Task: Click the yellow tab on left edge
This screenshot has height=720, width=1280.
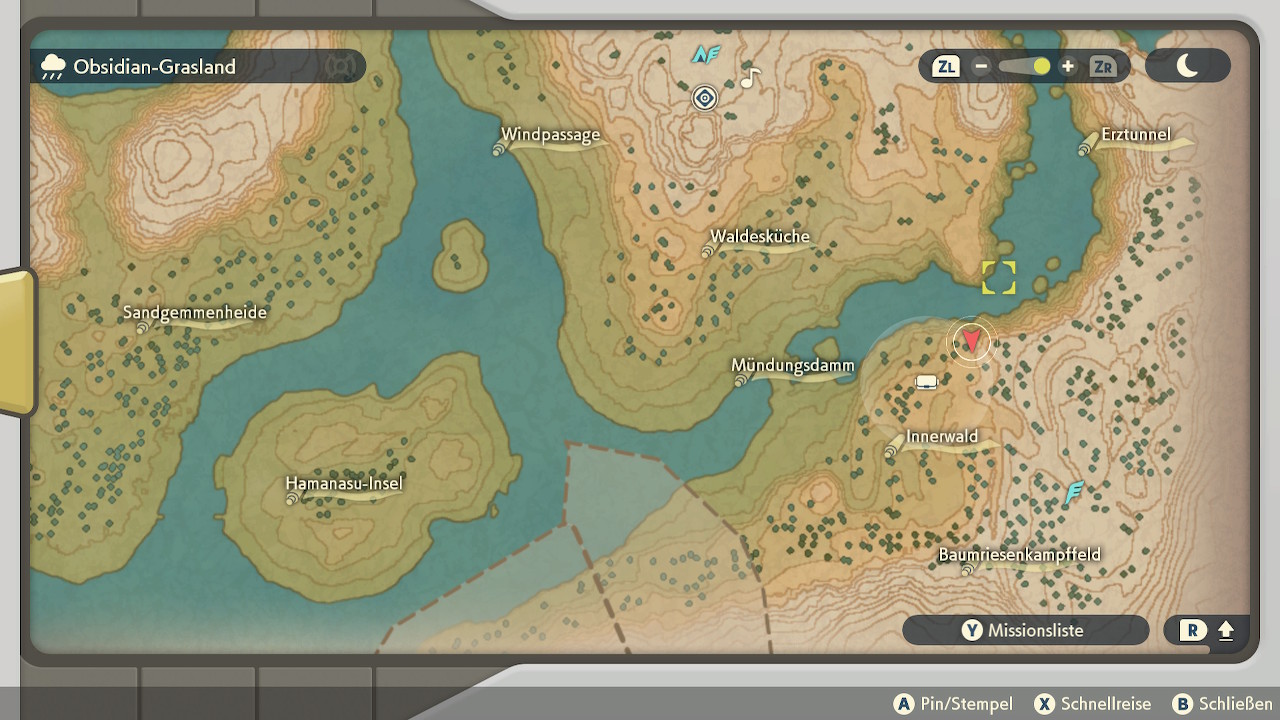Action: (x=17, y=341)
